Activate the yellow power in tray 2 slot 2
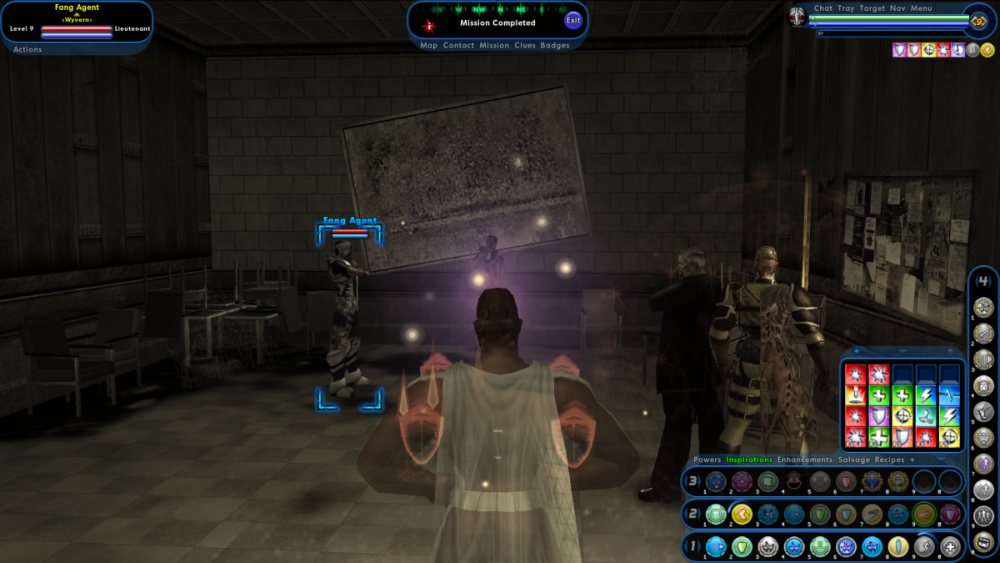 point(742,514)
